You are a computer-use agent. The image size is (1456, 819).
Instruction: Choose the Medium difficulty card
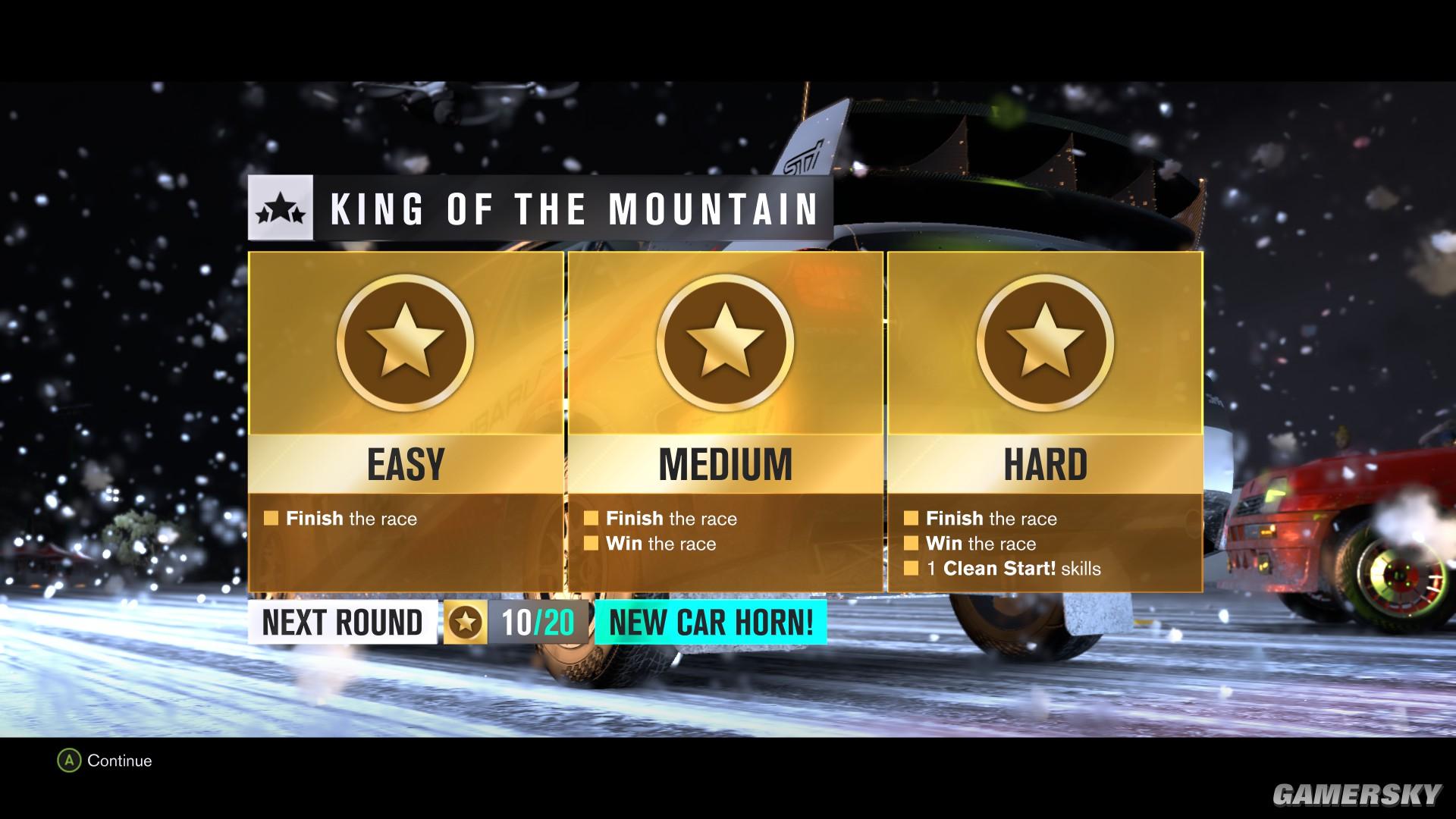coord(725,421)
